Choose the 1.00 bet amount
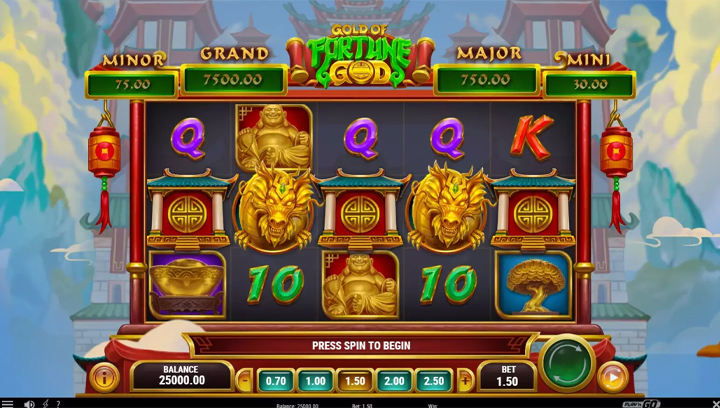Image resolution: width=720 pixels, height=408 pixels. pyautogui.click(x=316, y=381)
